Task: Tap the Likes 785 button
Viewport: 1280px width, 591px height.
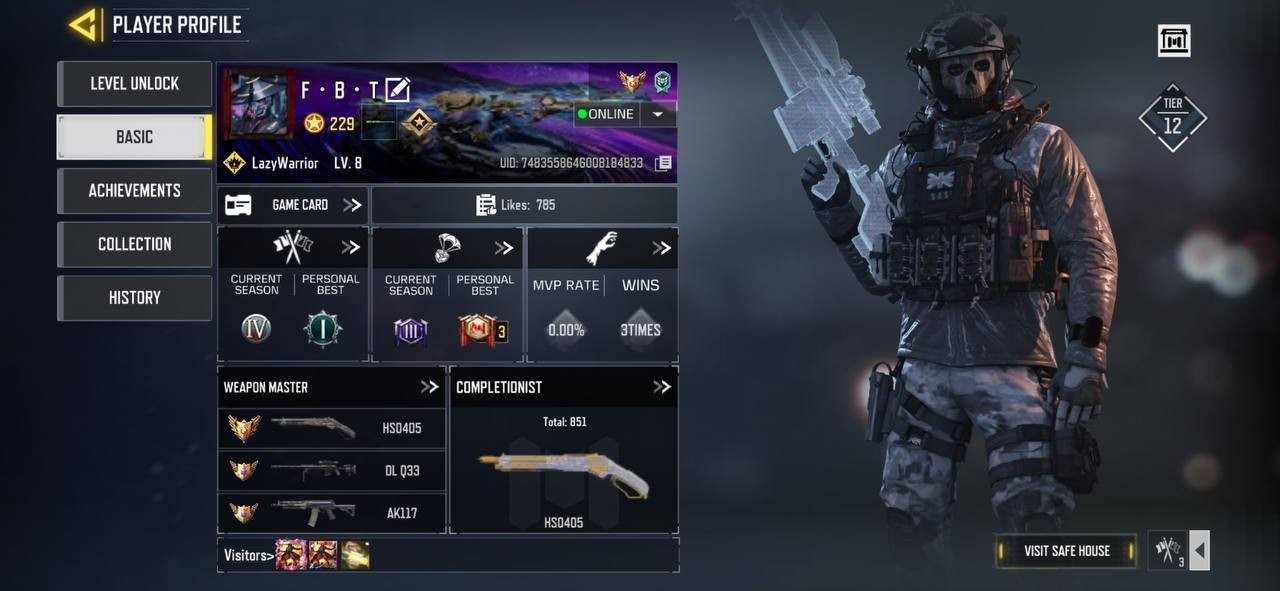Action: [524, 205]
